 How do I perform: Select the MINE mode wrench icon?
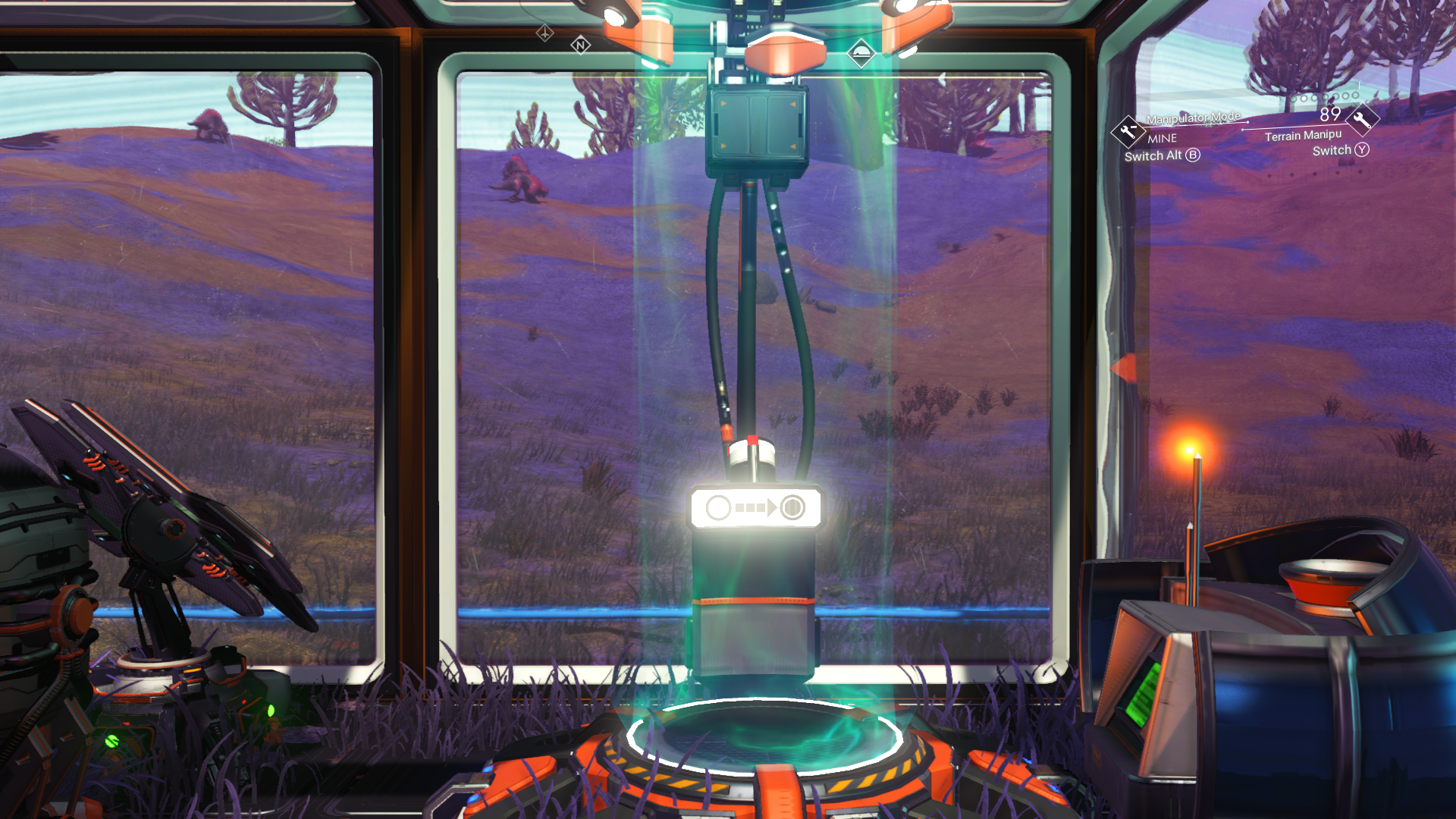(x=1128, y=130)
